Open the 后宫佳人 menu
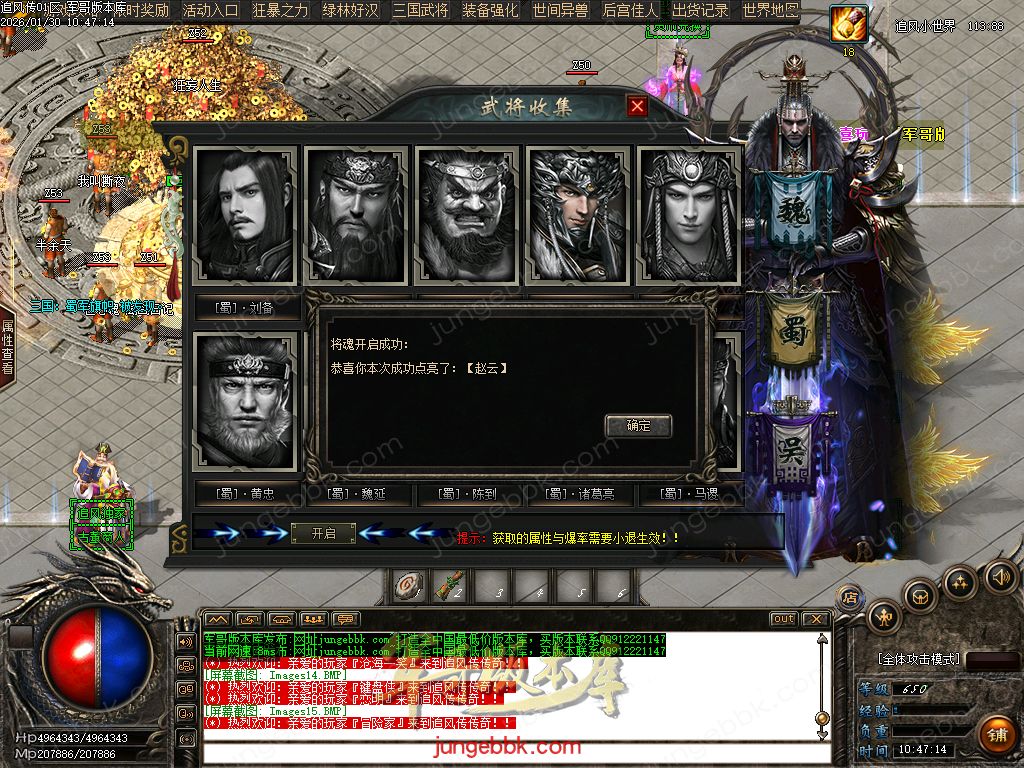The height and width of the screenshot is (768, 1024). pos(631,11)
